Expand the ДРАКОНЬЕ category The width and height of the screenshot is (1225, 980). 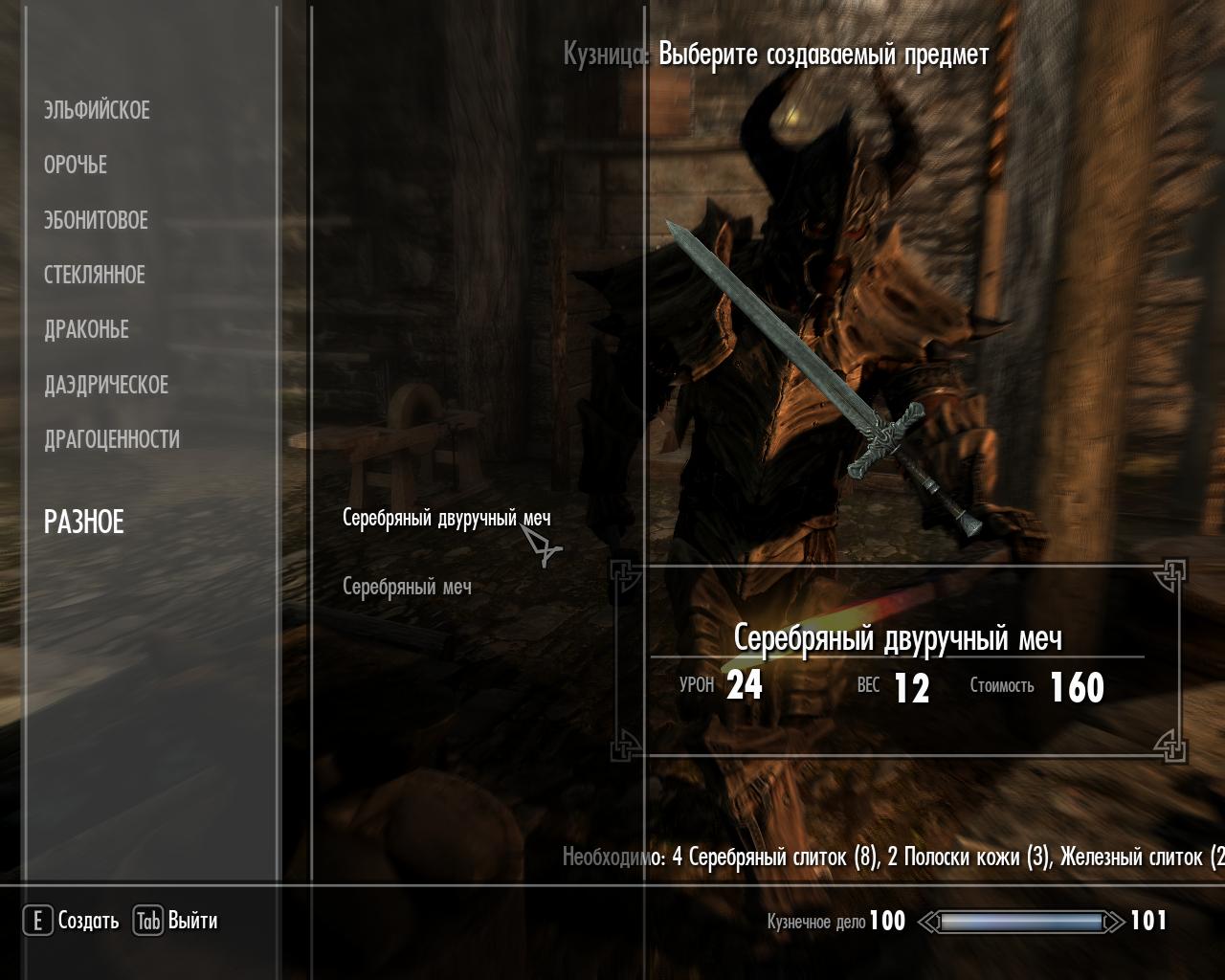coord(84,329)
